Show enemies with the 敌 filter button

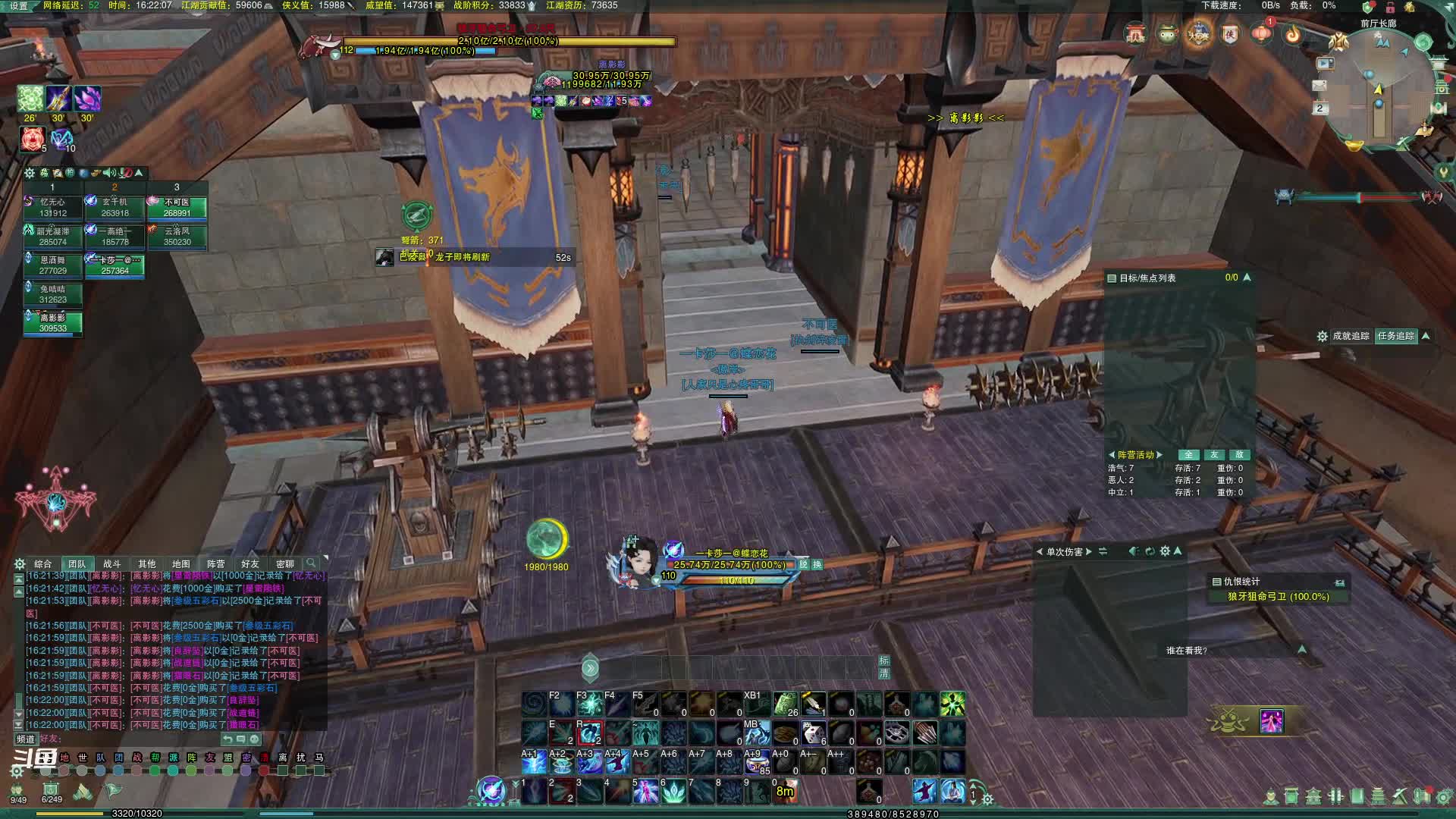1239,455
